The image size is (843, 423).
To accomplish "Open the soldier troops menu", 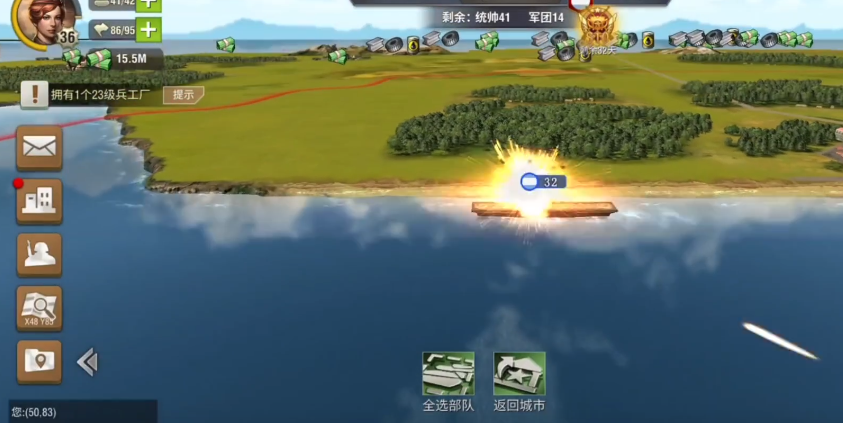I will pyautogui.click(x=39, y=255).
